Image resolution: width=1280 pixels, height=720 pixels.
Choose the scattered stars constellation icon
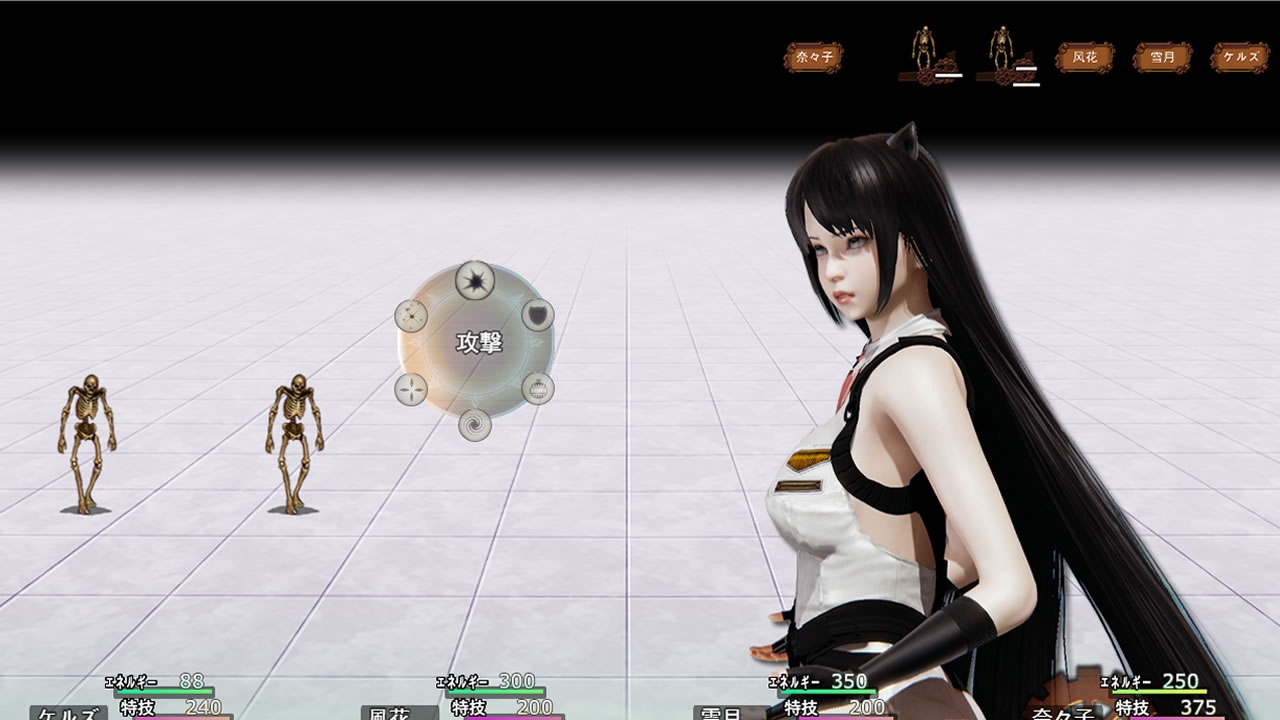click(x=411, y=316)
